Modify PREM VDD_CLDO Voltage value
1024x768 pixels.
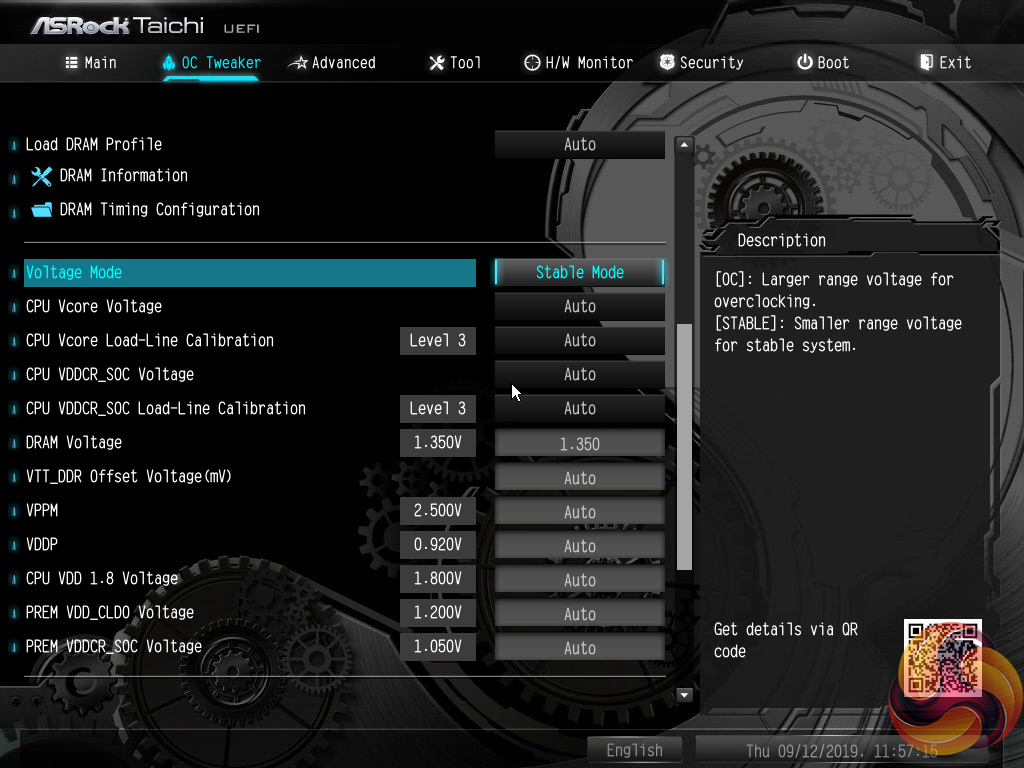580,614
